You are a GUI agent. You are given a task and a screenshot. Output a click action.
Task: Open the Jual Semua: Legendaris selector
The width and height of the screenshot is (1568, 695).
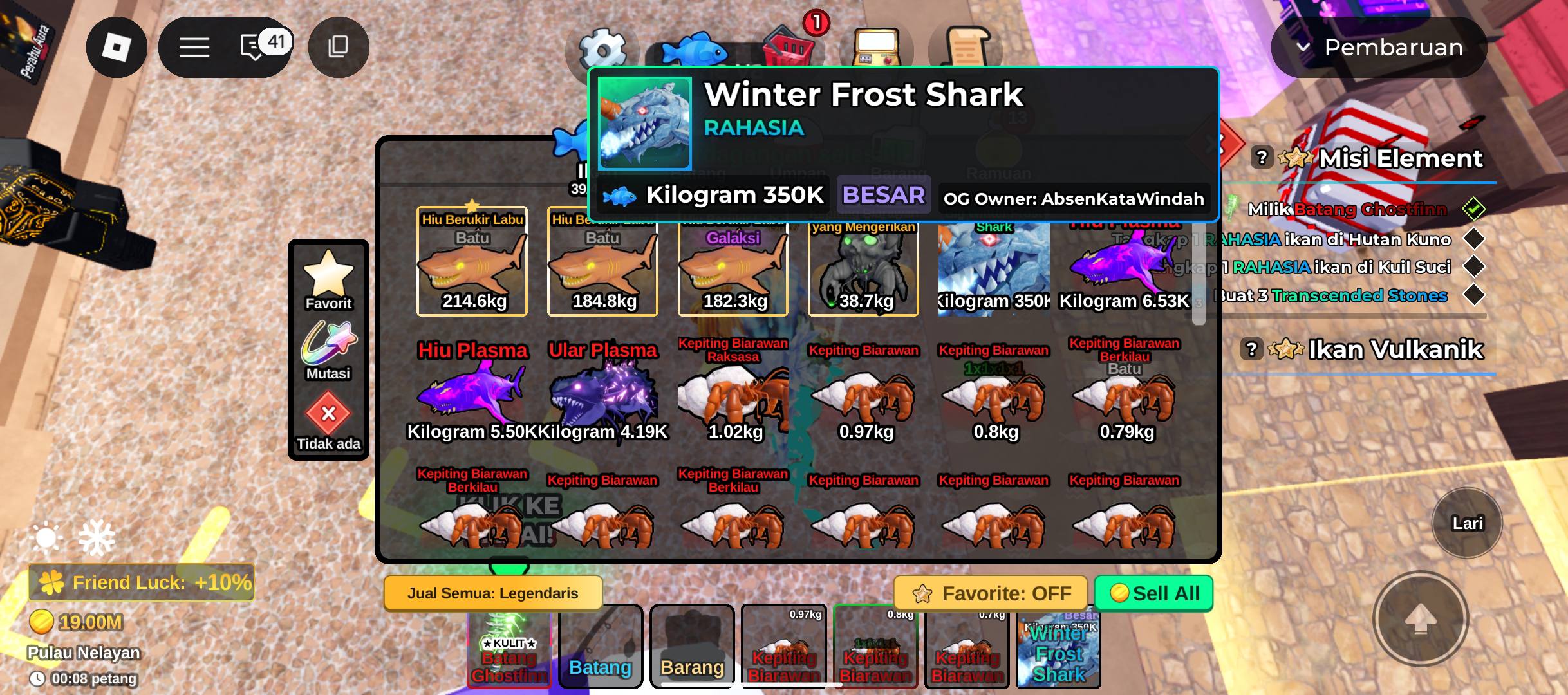click(492, 593)
